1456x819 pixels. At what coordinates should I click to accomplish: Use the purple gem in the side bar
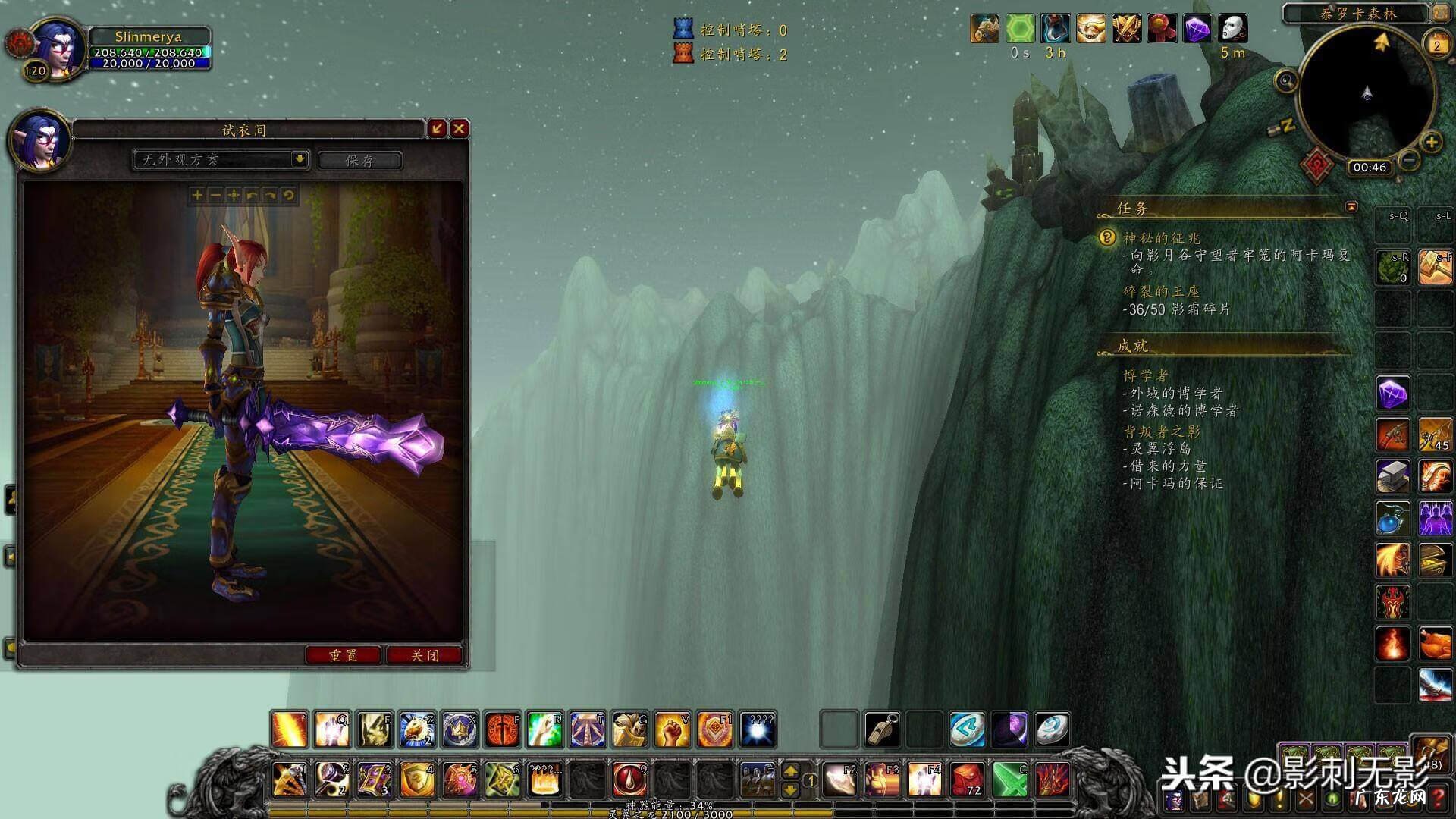tap(1393, 394)
